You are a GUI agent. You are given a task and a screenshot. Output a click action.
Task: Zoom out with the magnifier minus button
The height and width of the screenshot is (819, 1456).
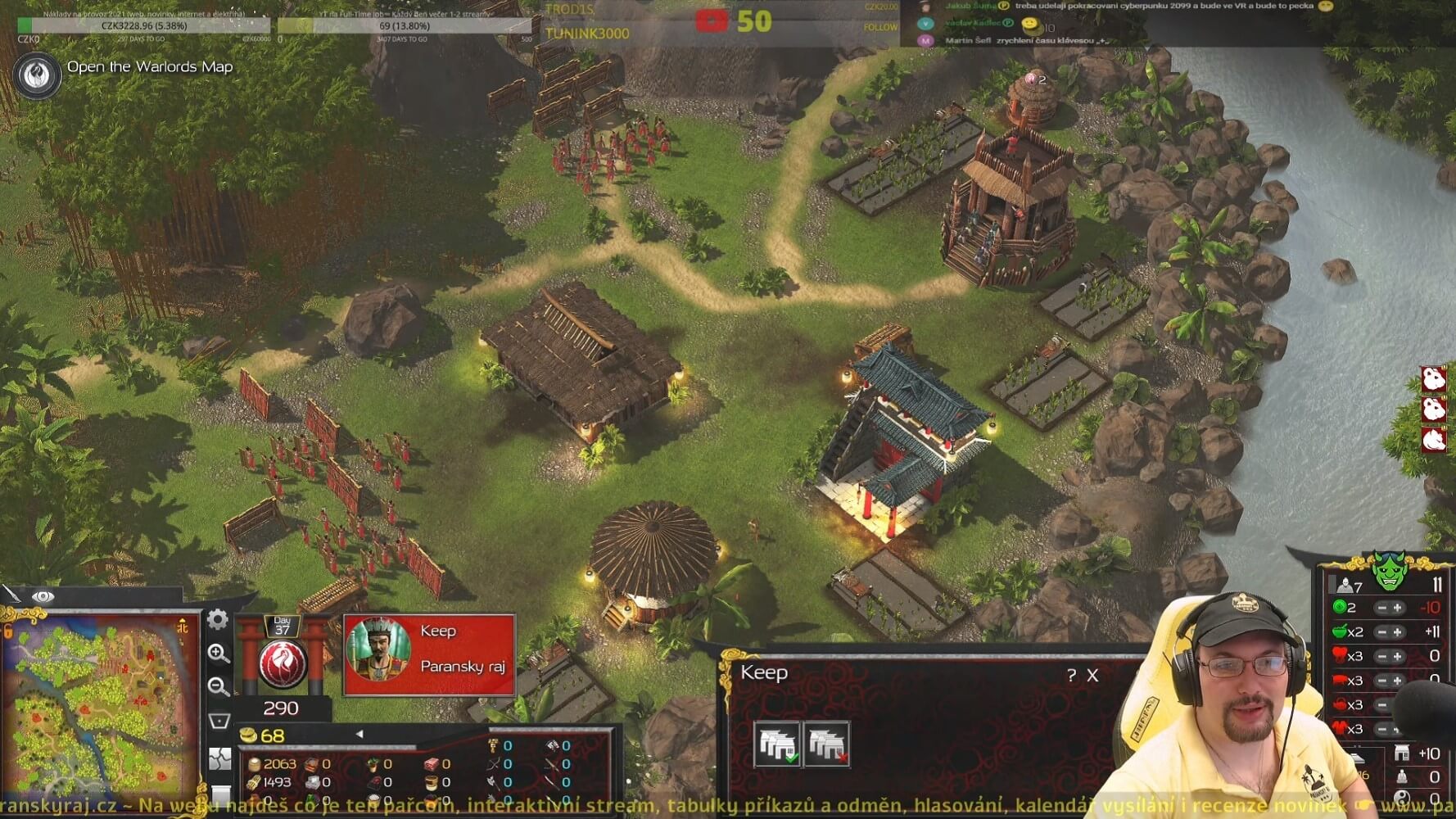218,686
